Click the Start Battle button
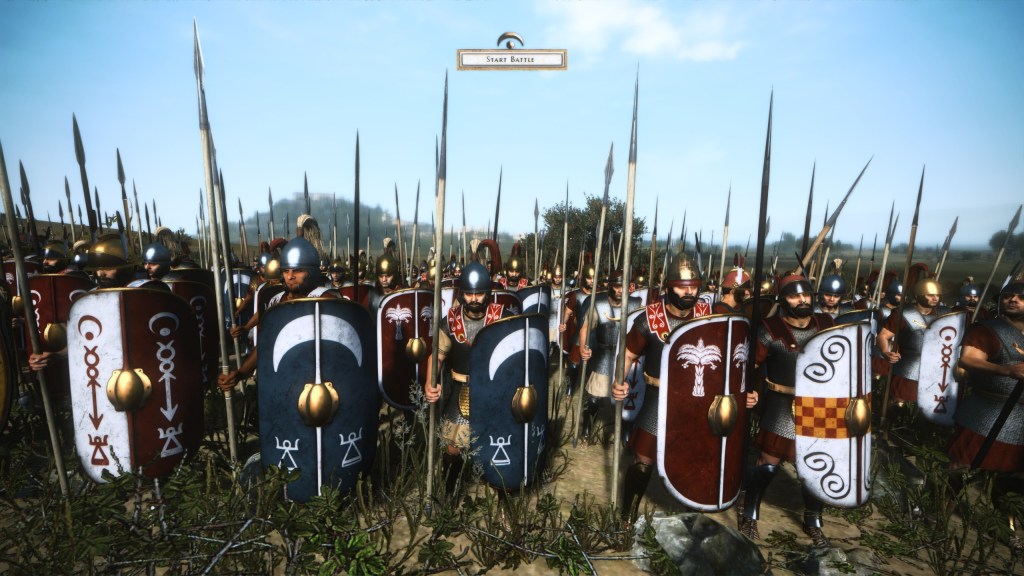 [x=511, y=59]
